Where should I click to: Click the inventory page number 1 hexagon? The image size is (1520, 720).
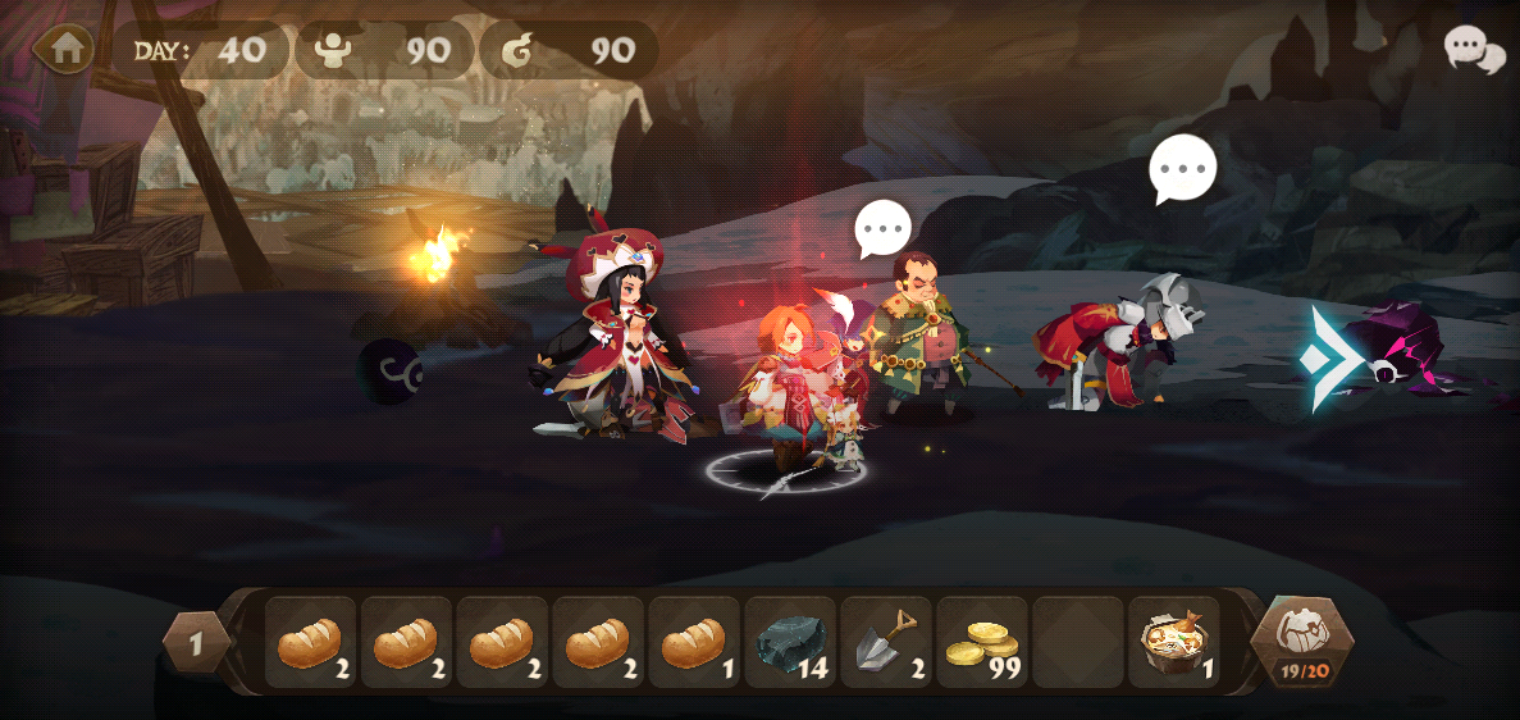(x=196, y=643)
